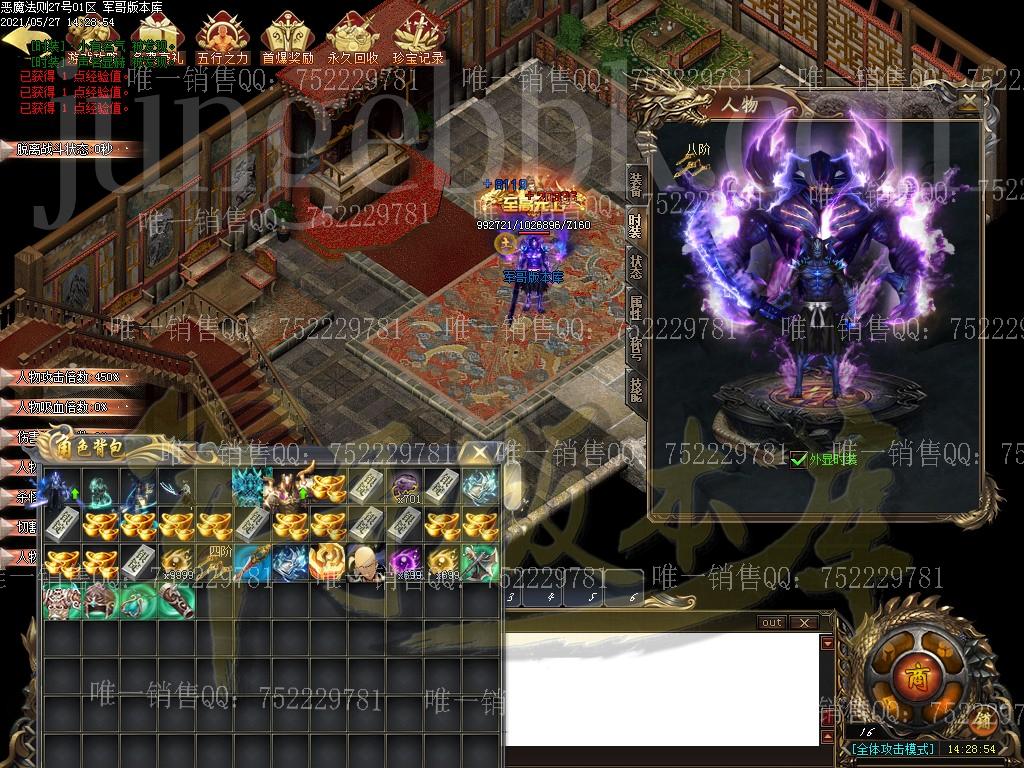
Task: Close the 角色背包 inventory window
Action: point(481,453)
